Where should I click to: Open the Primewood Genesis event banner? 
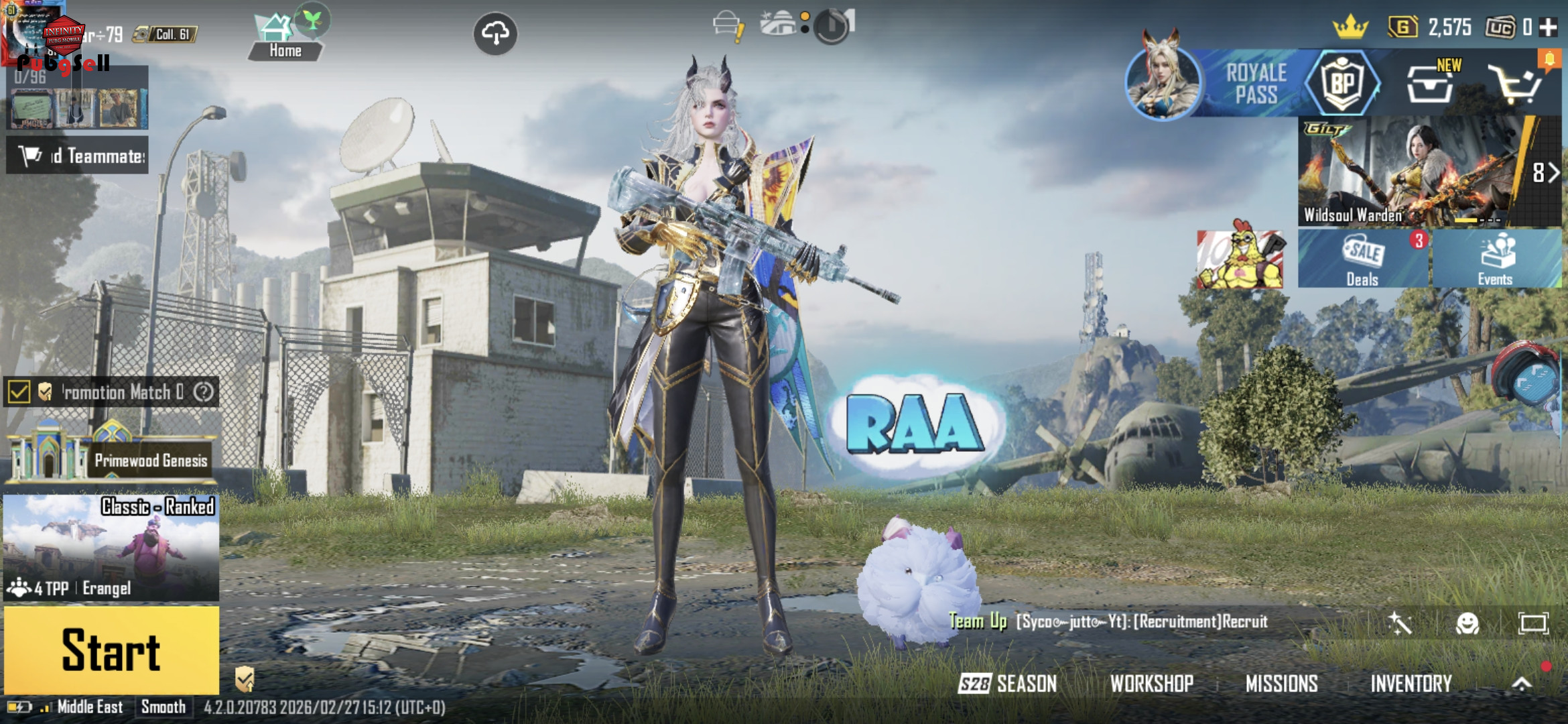(111, 455)
